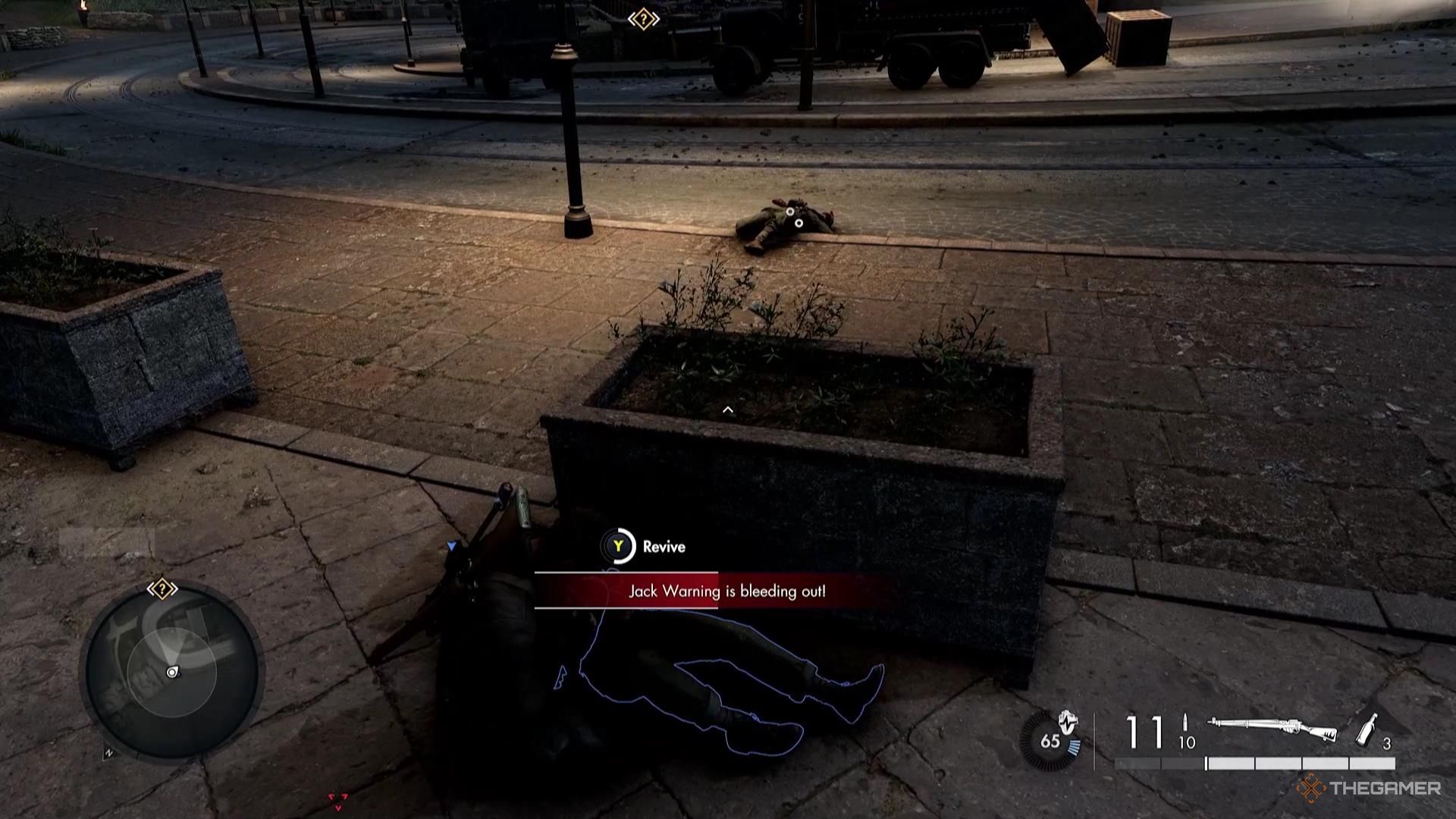Choose the bottle throwable item icon
The height and width of the screenshot is (819, 1456).
(1367, 730)
